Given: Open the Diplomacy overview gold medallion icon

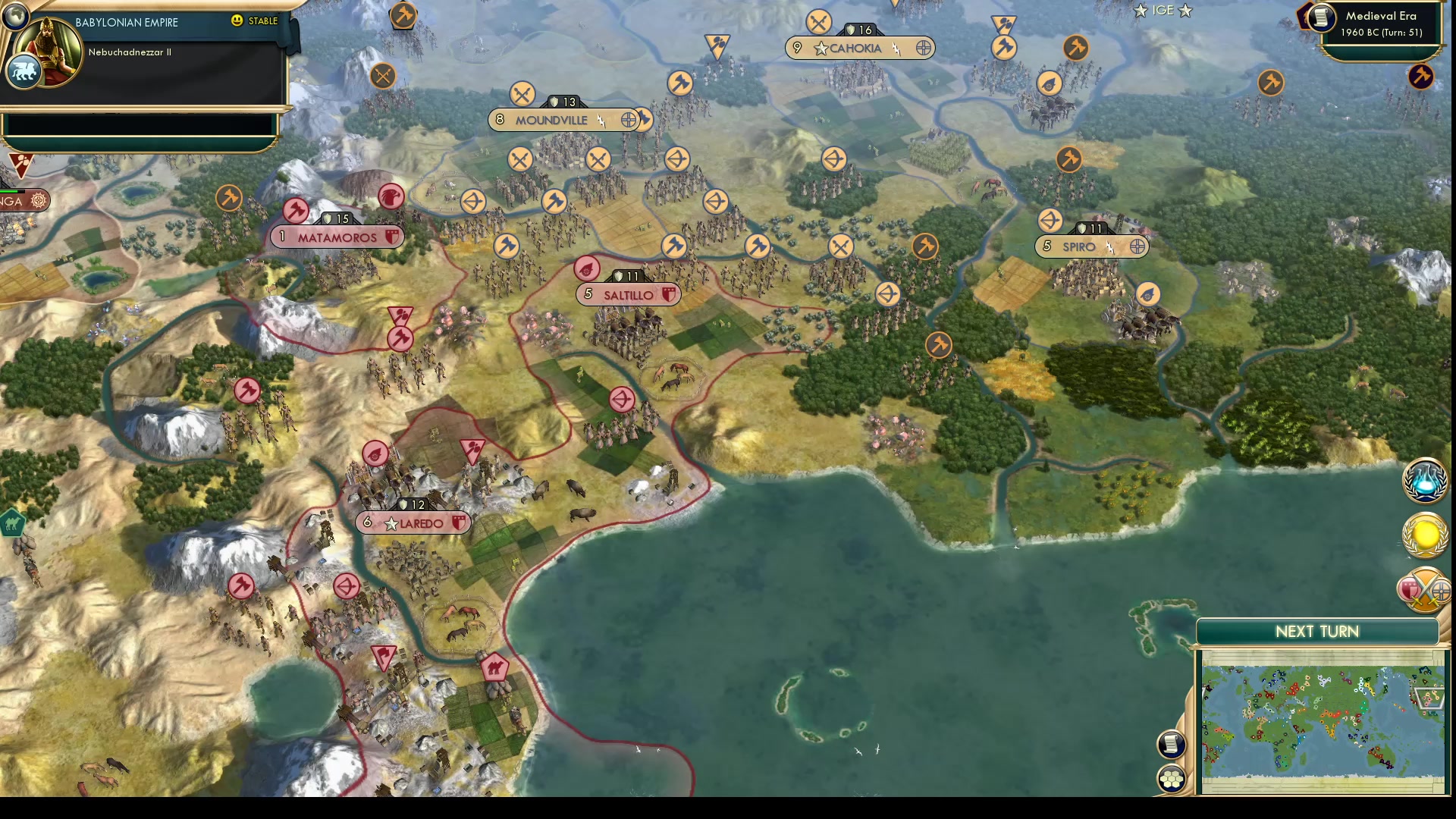Looking at the screenshot, I should (1424, 535).
